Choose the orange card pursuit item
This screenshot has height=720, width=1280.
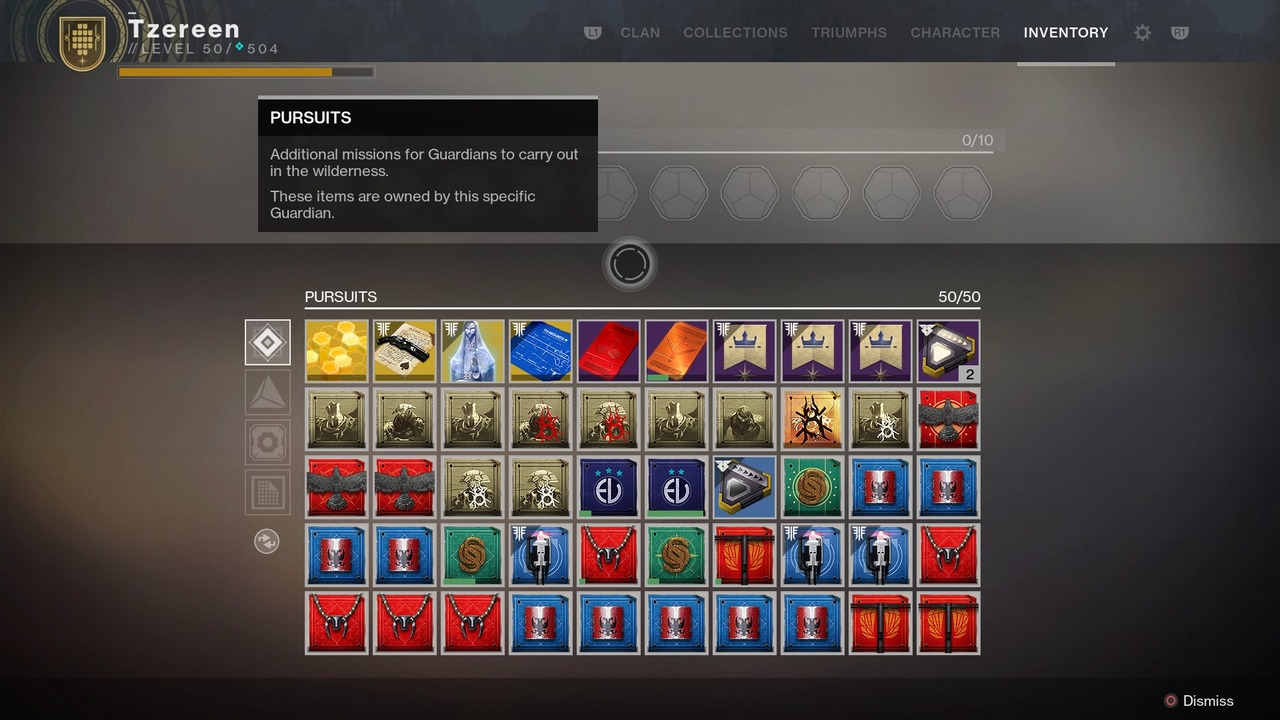tap(677, 351)
